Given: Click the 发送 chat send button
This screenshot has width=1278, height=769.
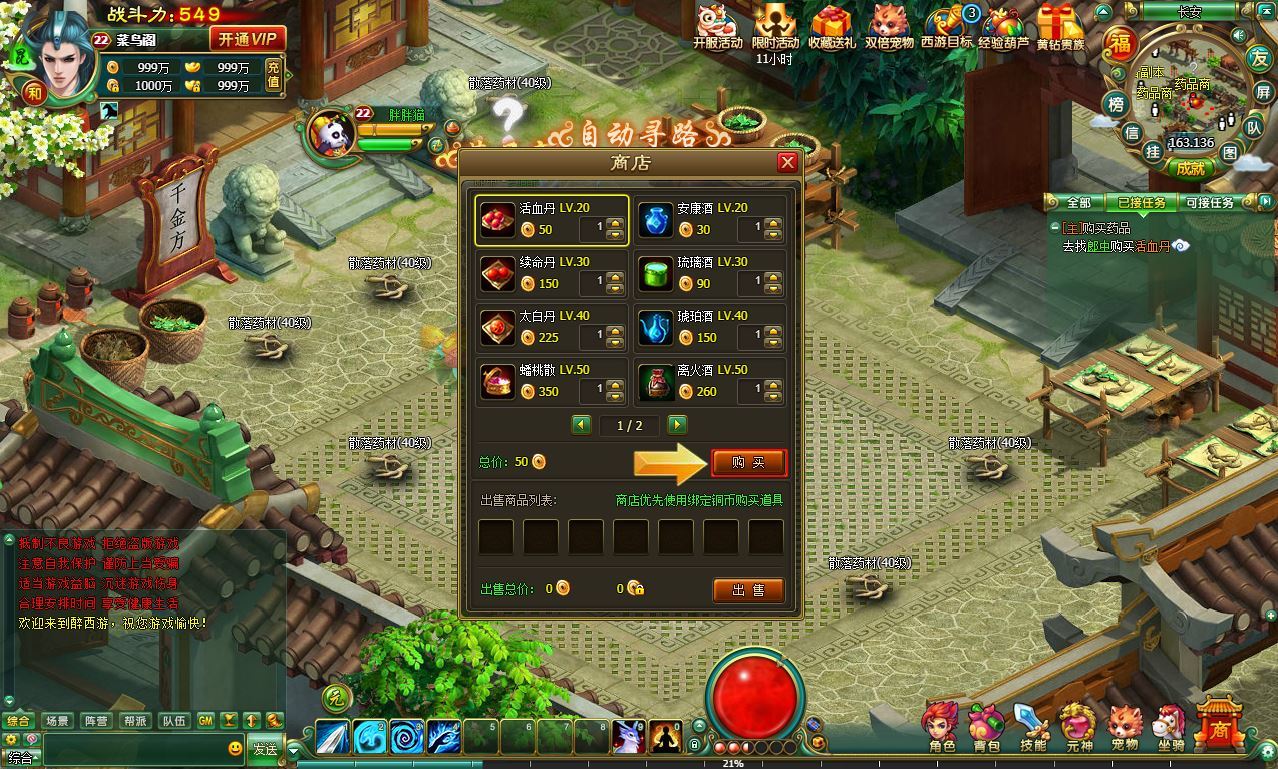Looking at the screenshot, I should (264, 748).
